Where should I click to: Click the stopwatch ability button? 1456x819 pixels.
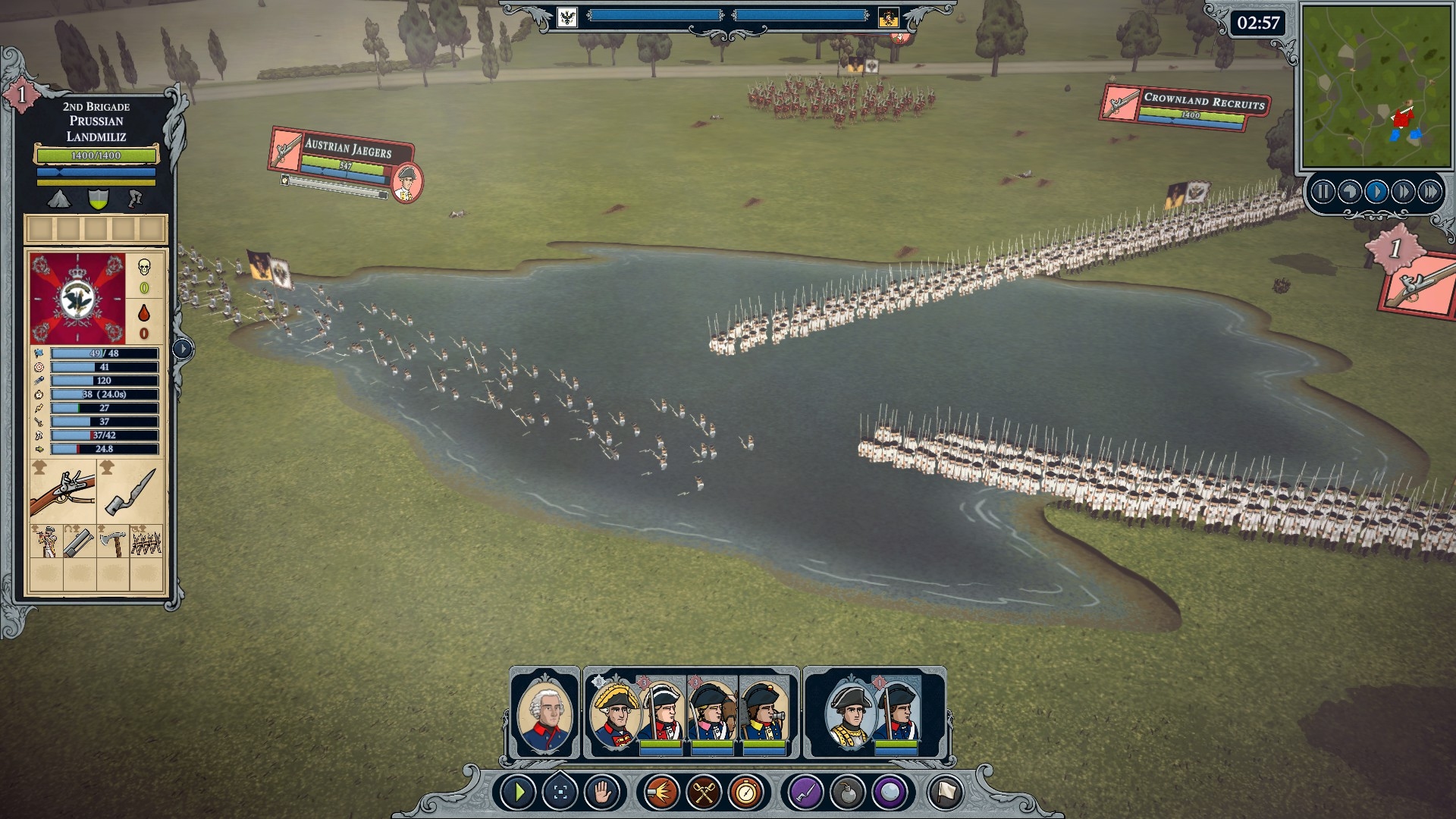tap(746, 793)
